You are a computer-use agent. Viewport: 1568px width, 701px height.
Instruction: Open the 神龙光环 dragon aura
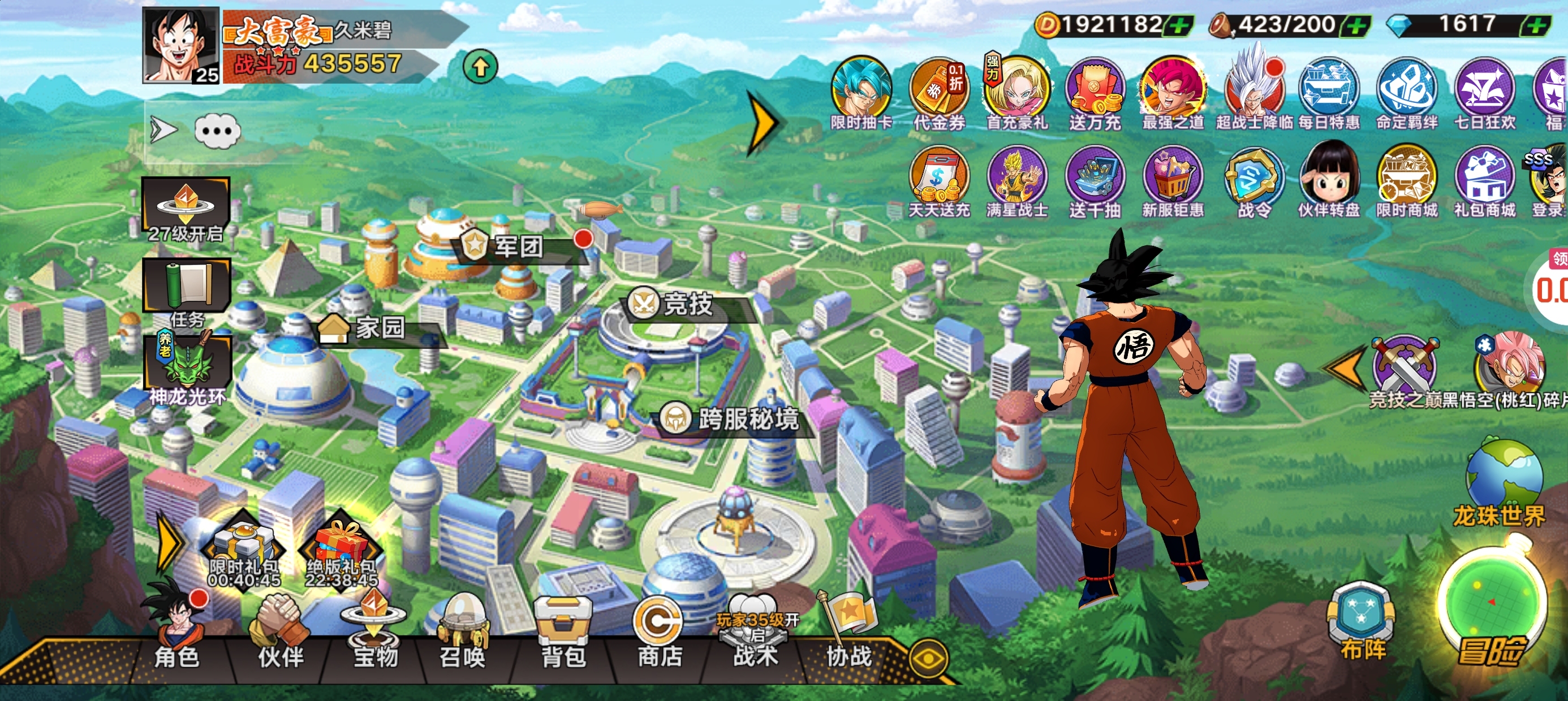click(x=187, y=368)
